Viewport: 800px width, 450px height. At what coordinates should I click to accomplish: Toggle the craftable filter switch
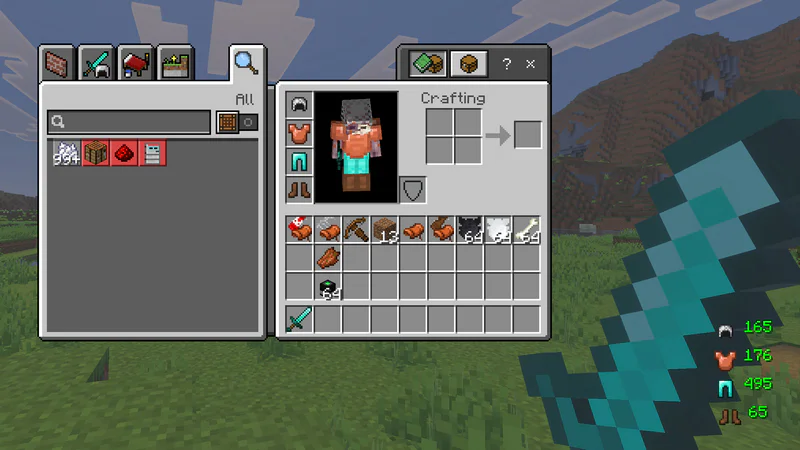pos(238,122)
